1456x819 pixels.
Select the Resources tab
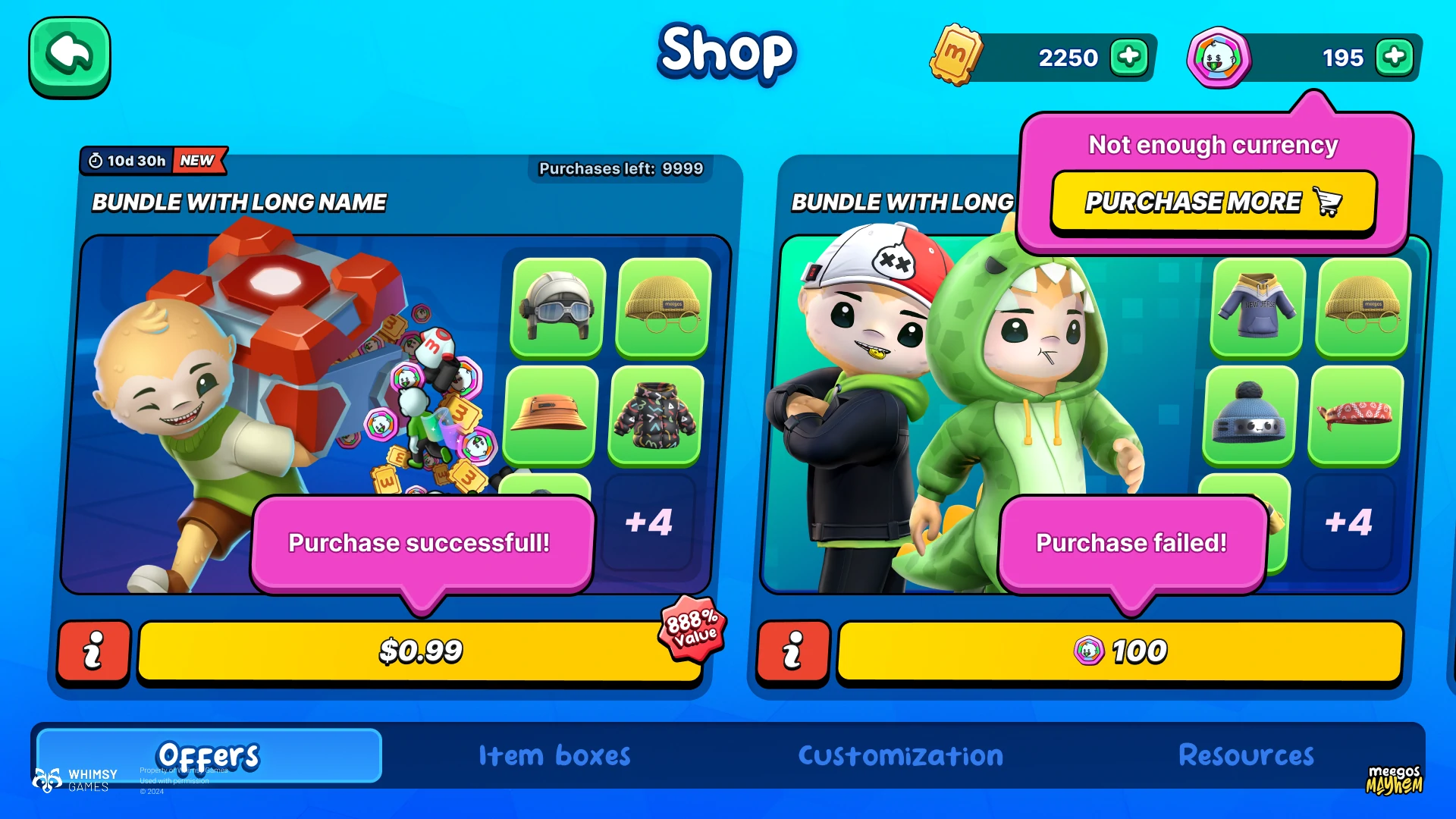1246,755
